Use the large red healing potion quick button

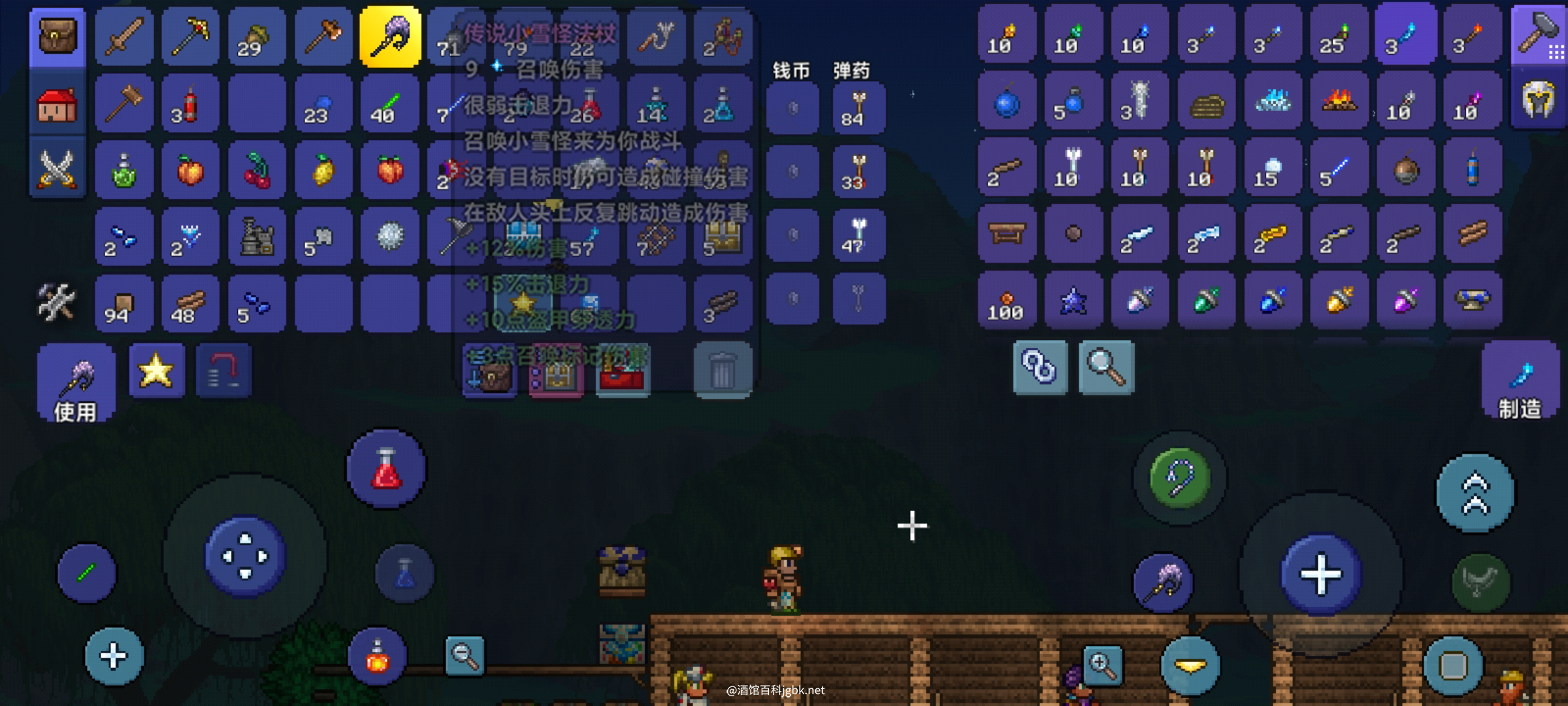386,469
